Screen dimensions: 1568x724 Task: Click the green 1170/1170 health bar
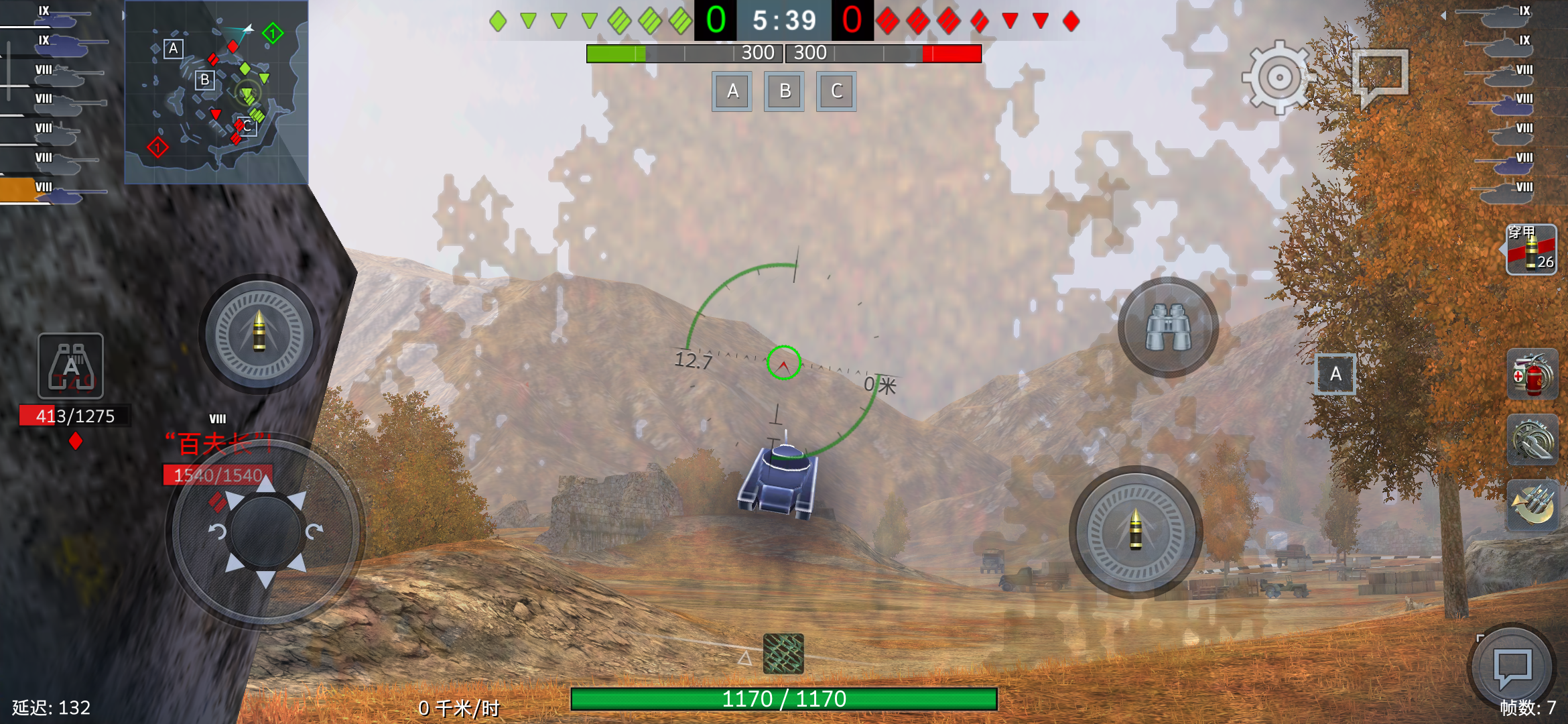click(784, 698)
